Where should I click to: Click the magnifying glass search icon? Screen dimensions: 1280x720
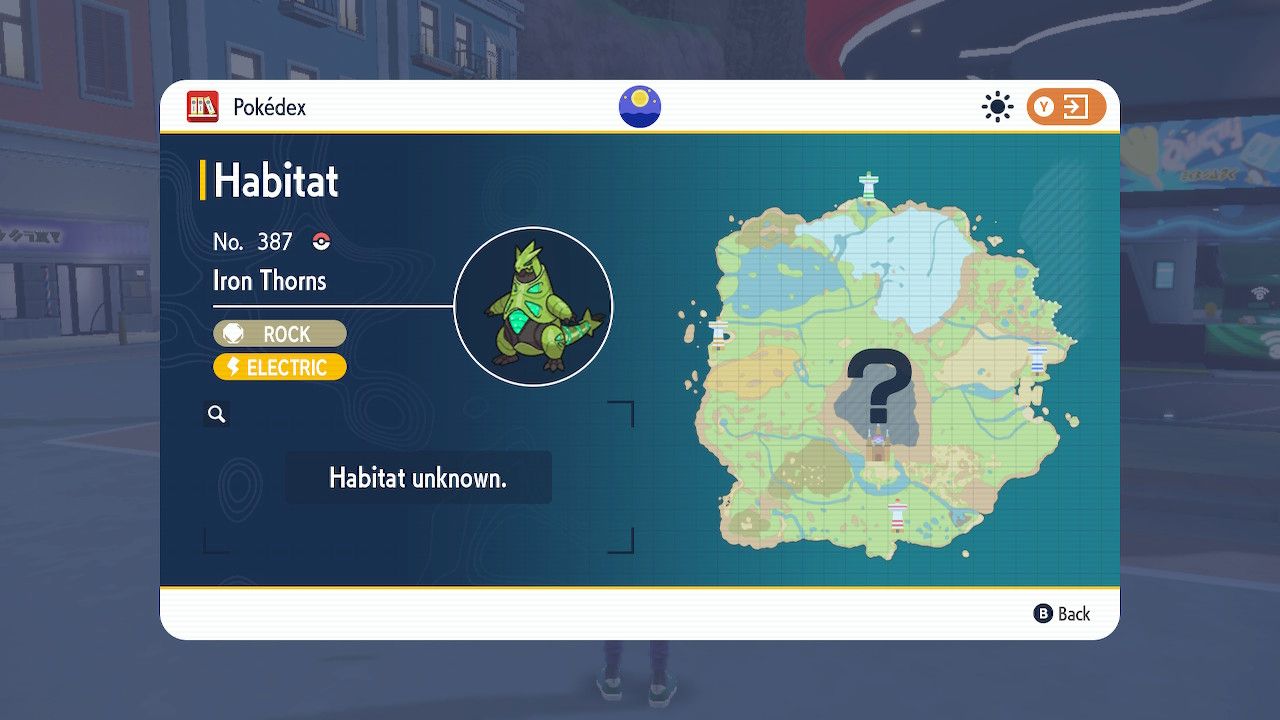click(x=217, y=413)
